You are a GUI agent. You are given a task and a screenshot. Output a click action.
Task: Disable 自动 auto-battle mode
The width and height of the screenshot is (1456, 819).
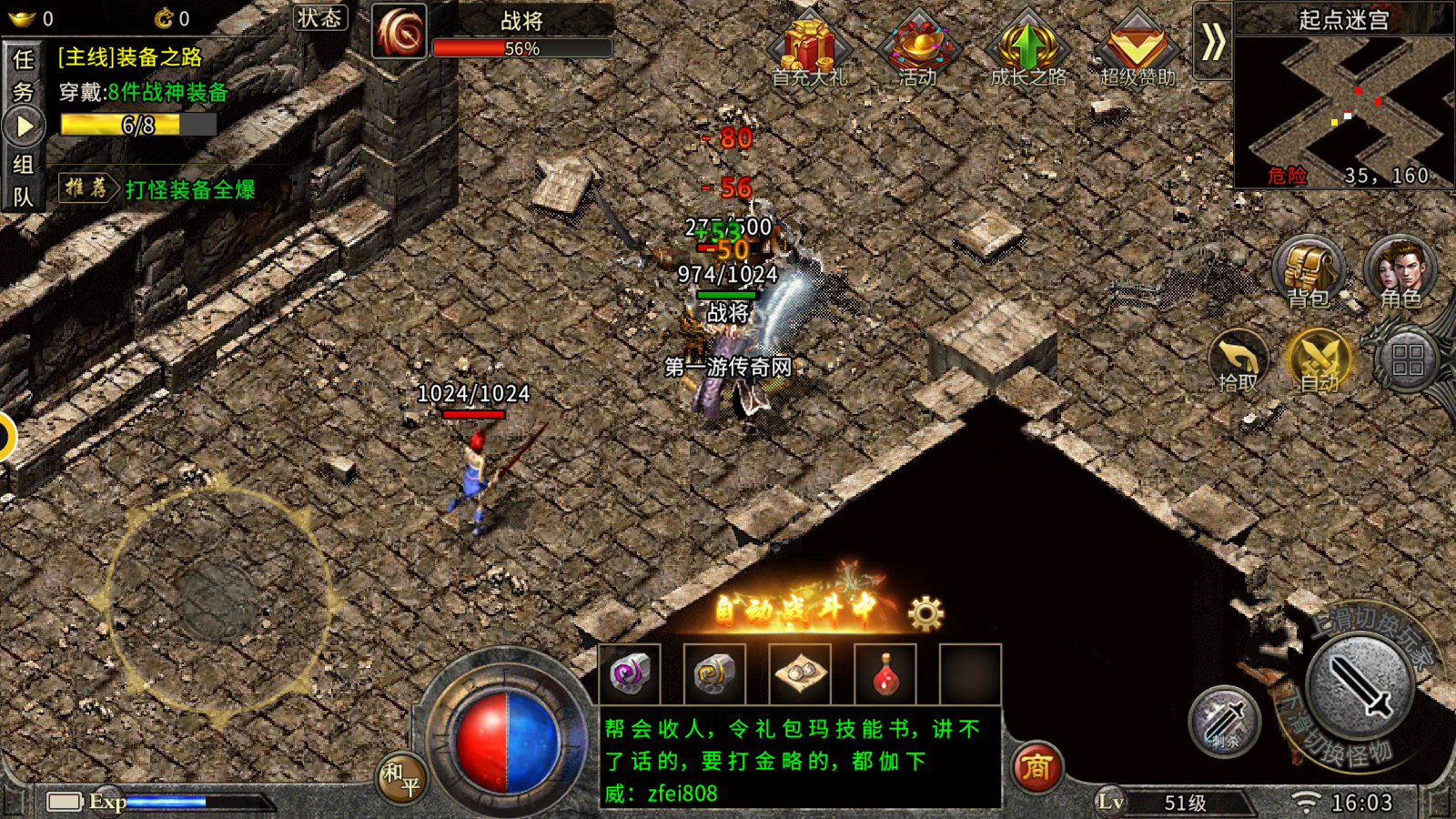click(x=1319, y=359)
